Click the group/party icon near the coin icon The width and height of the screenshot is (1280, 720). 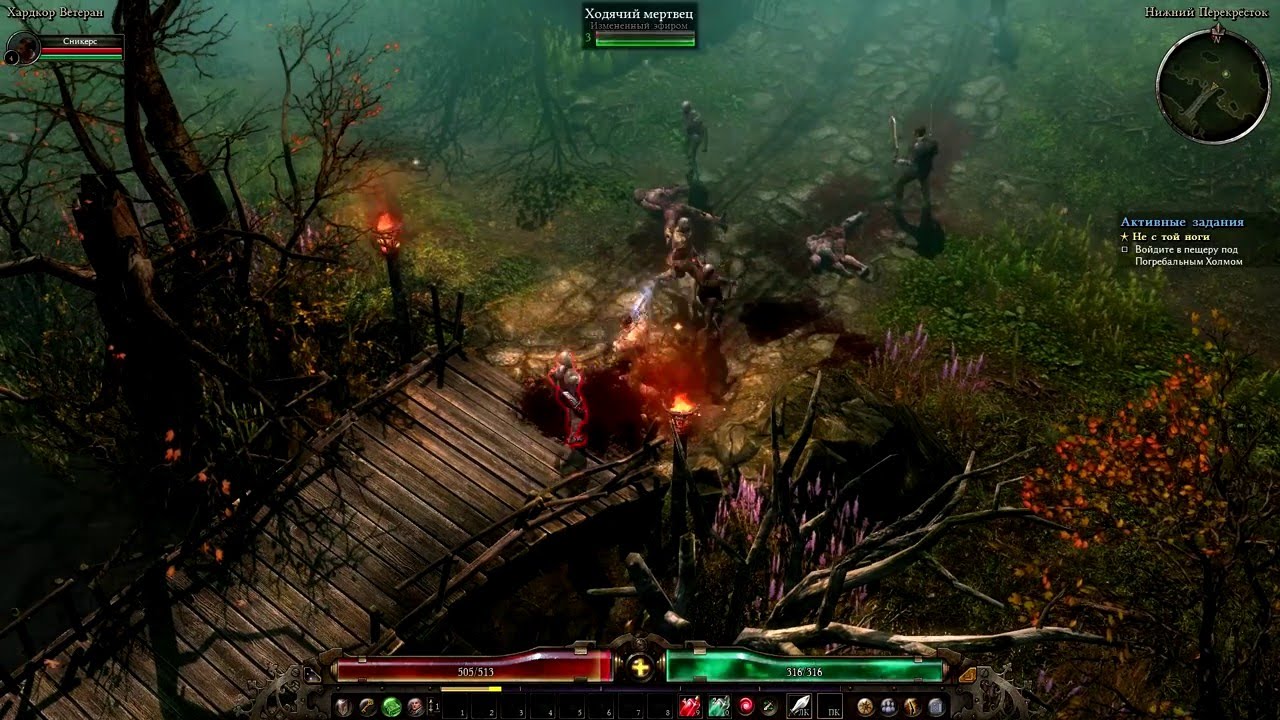tap(889, 707)
